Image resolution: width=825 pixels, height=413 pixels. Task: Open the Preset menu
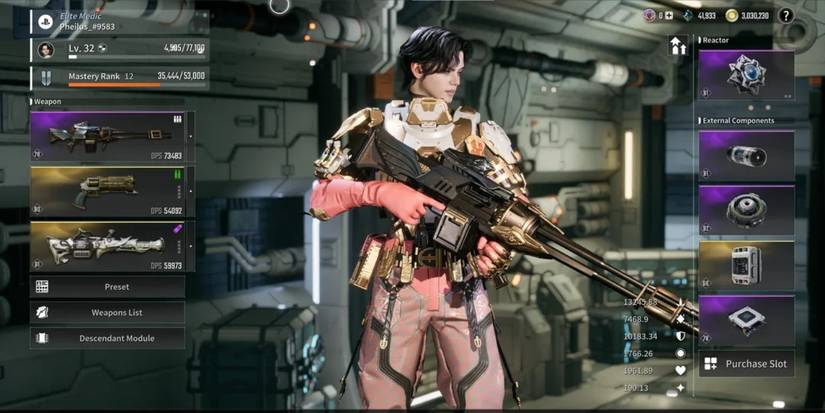108,287
